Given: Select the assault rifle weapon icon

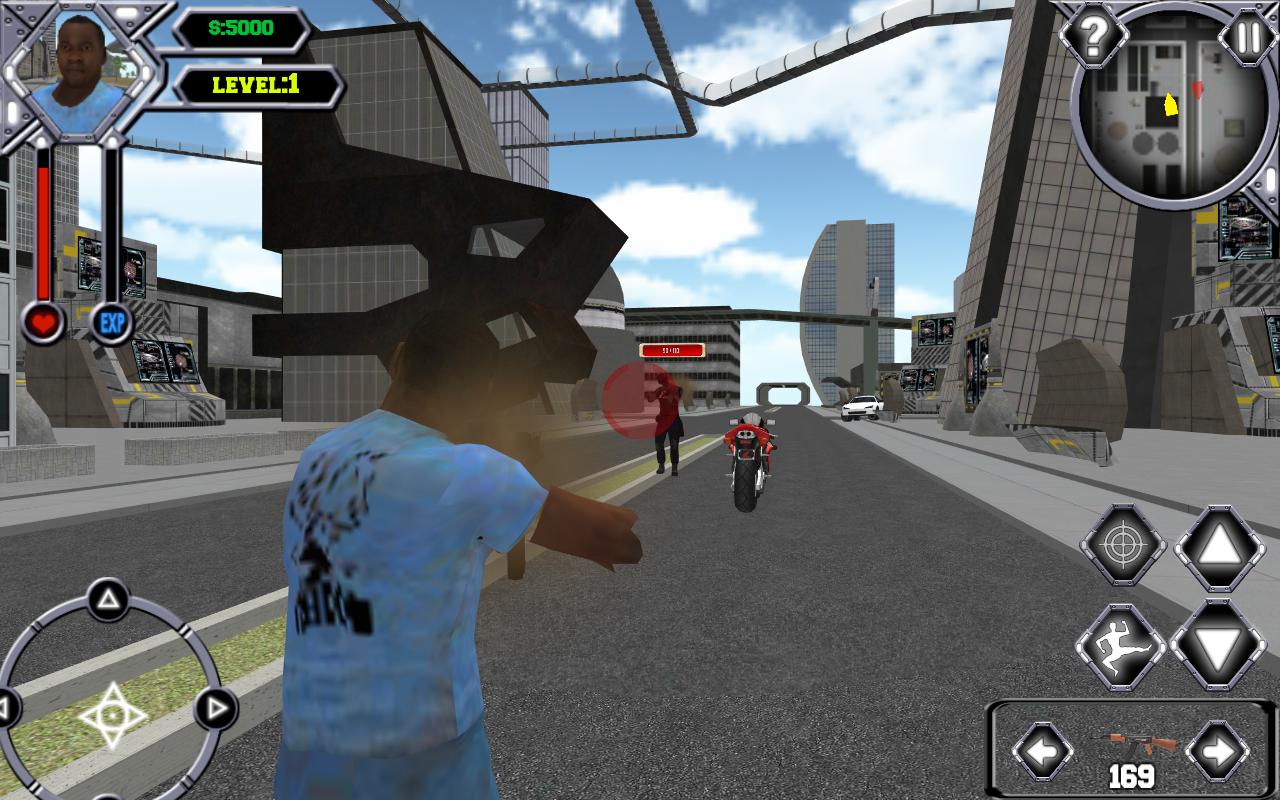Looking at the screenshot, I should pos(1134,745).
